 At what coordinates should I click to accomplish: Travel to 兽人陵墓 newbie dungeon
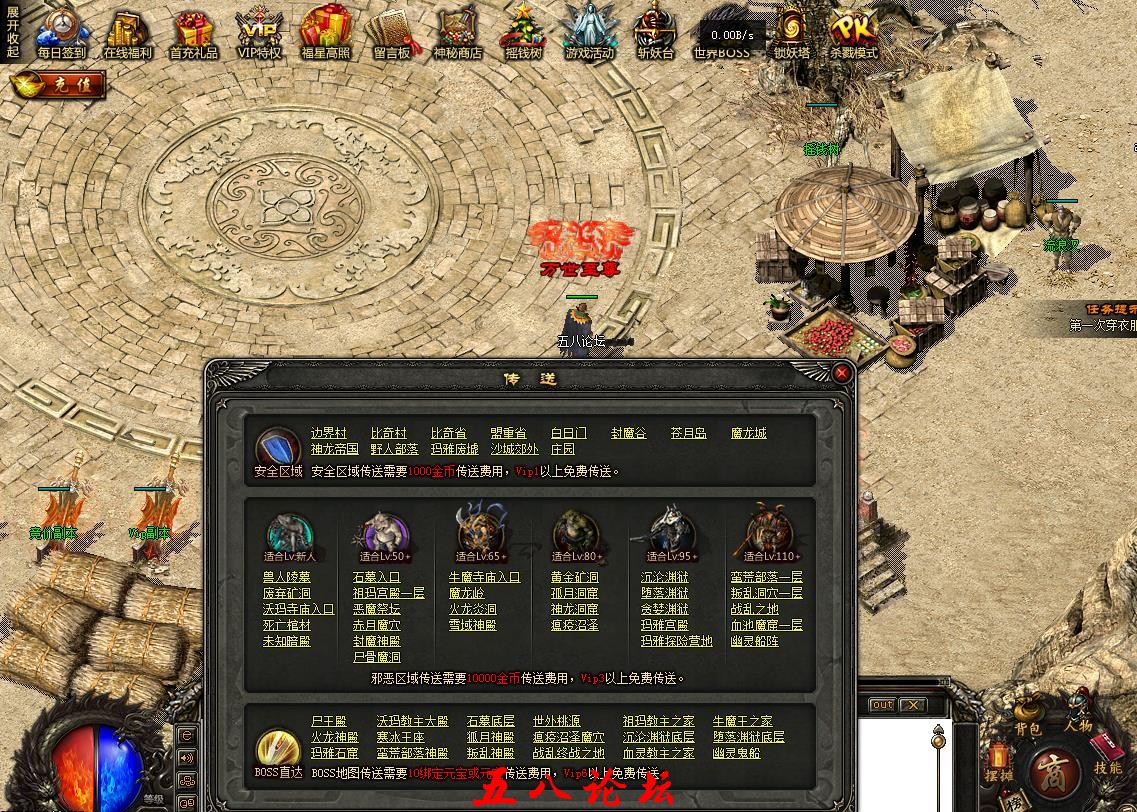pos(286,577)
